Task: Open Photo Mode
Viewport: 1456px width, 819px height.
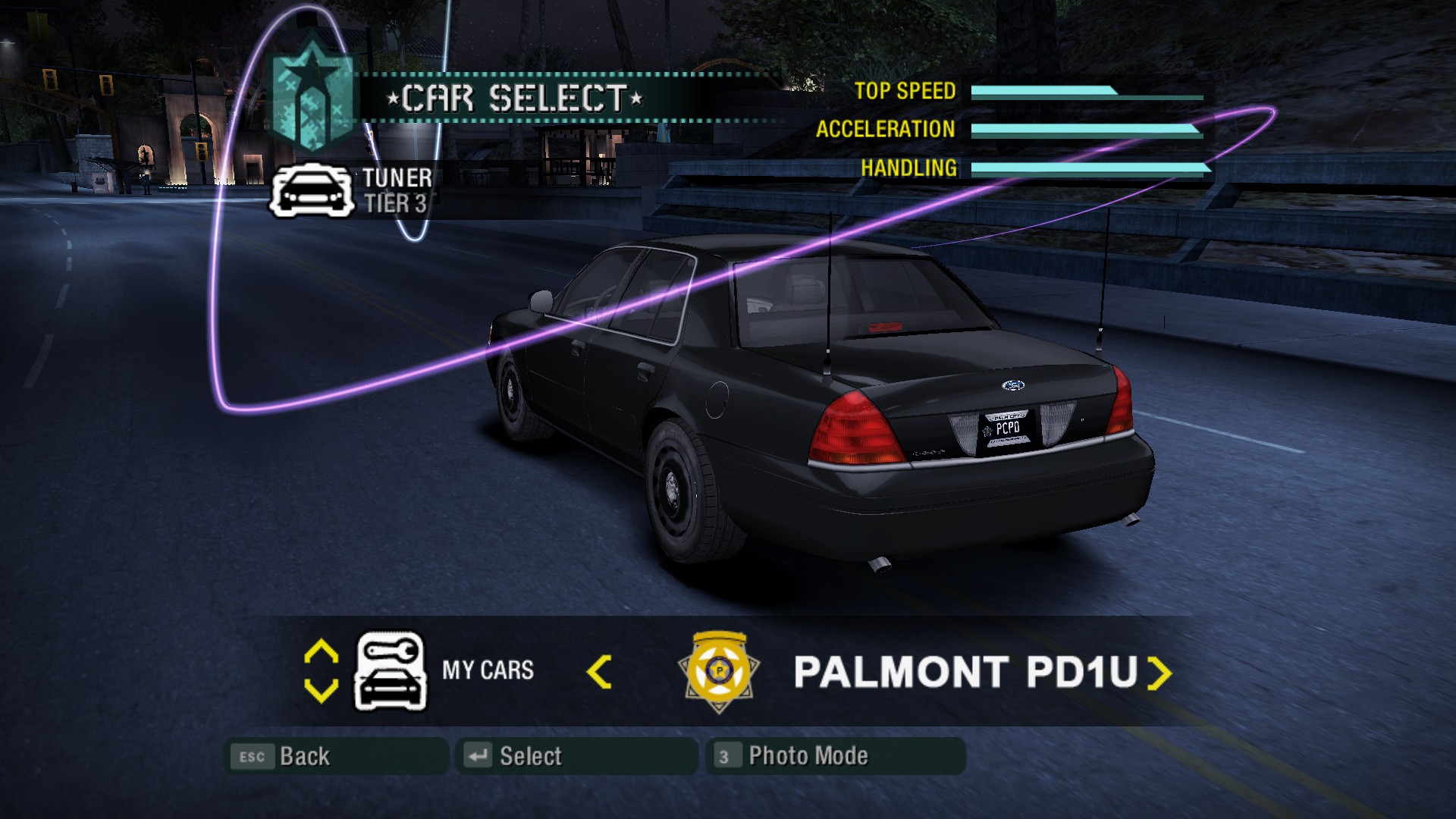Action: click(836, 756)
